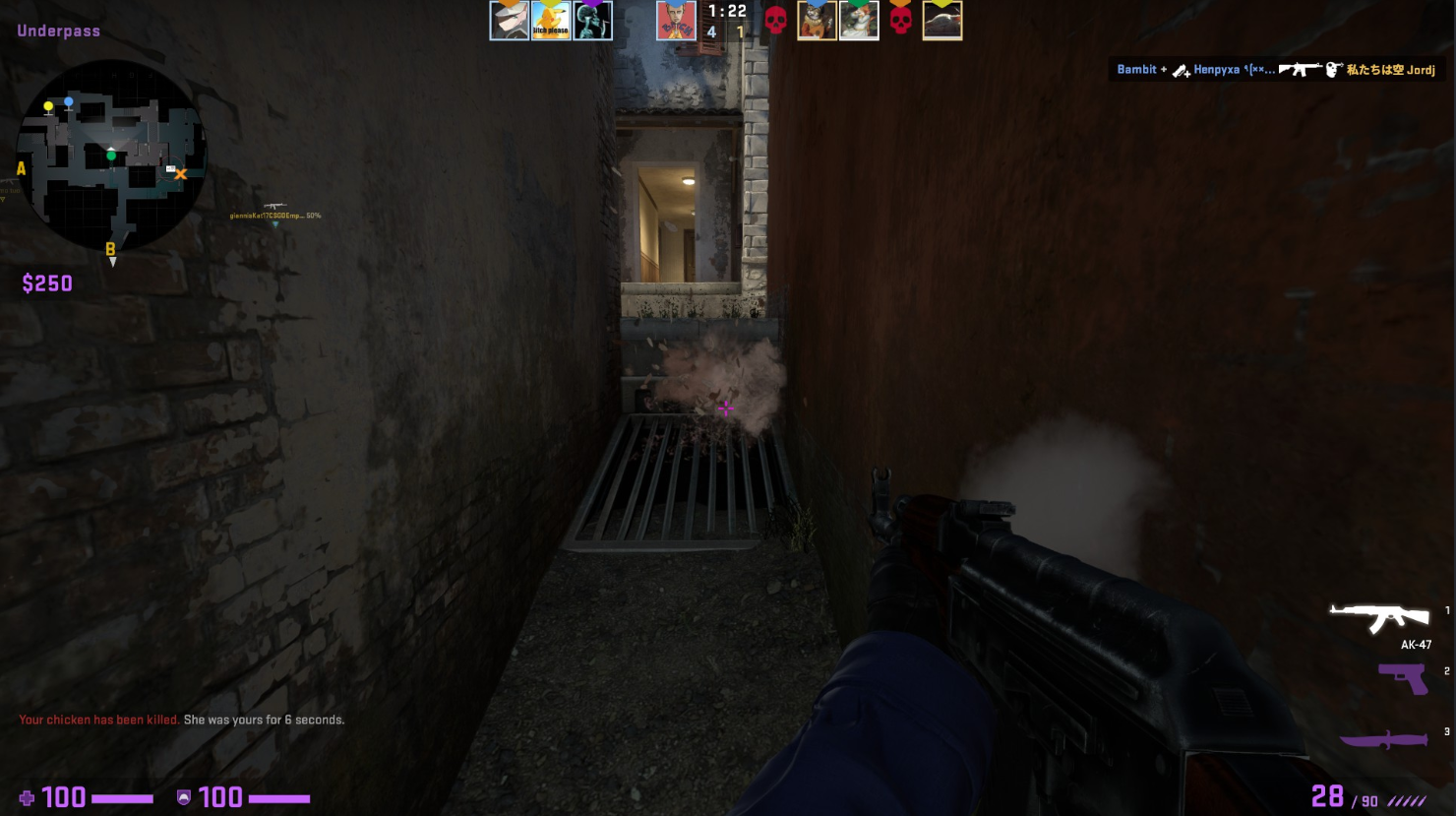Click the circular radar minimap

click(x=111, y=155)
